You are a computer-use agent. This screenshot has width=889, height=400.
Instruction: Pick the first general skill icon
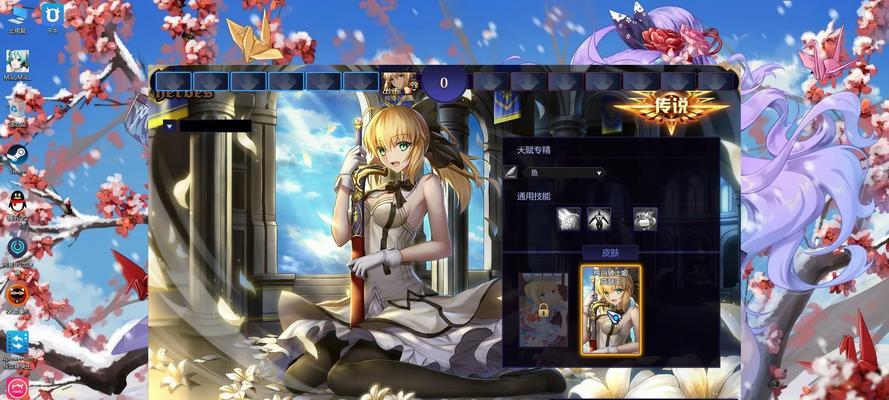coord(568,216)
